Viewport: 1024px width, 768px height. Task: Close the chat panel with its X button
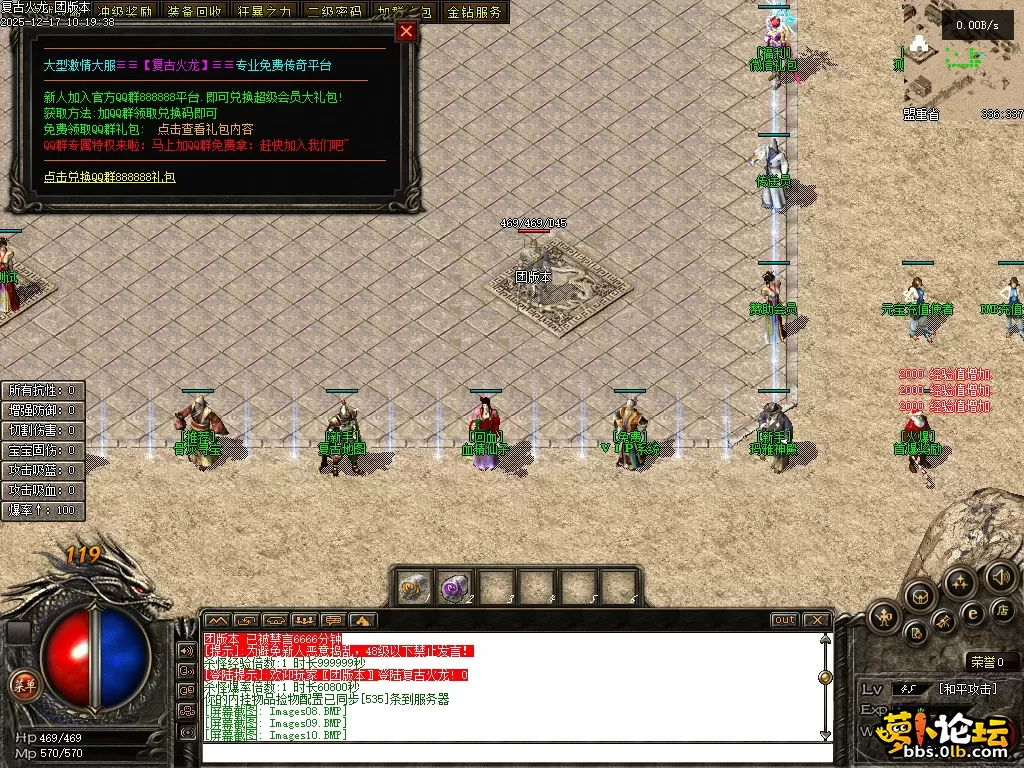coord(817,620)
